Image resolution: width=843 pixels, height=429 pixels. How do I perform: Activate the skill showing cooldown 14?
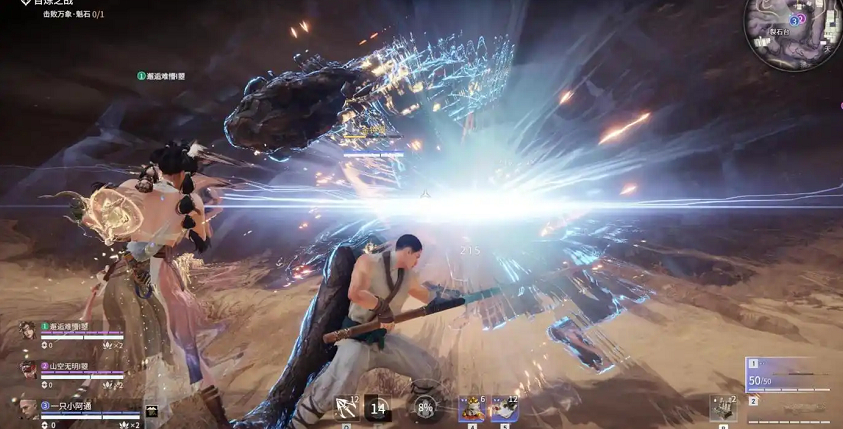378,407
